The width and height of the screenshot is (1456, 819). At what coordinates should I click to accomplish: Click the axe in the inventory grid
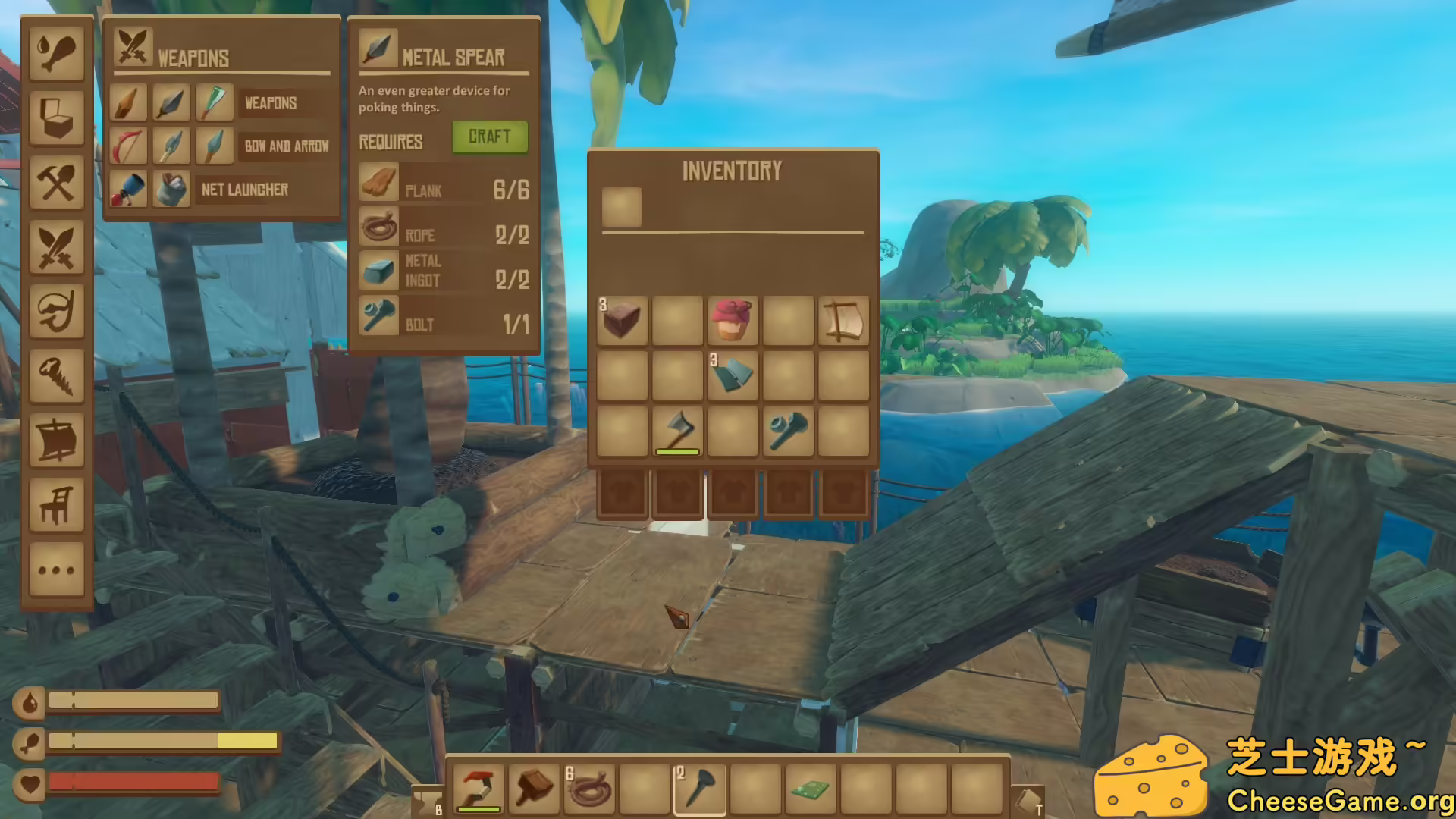[x=677, y=432]
